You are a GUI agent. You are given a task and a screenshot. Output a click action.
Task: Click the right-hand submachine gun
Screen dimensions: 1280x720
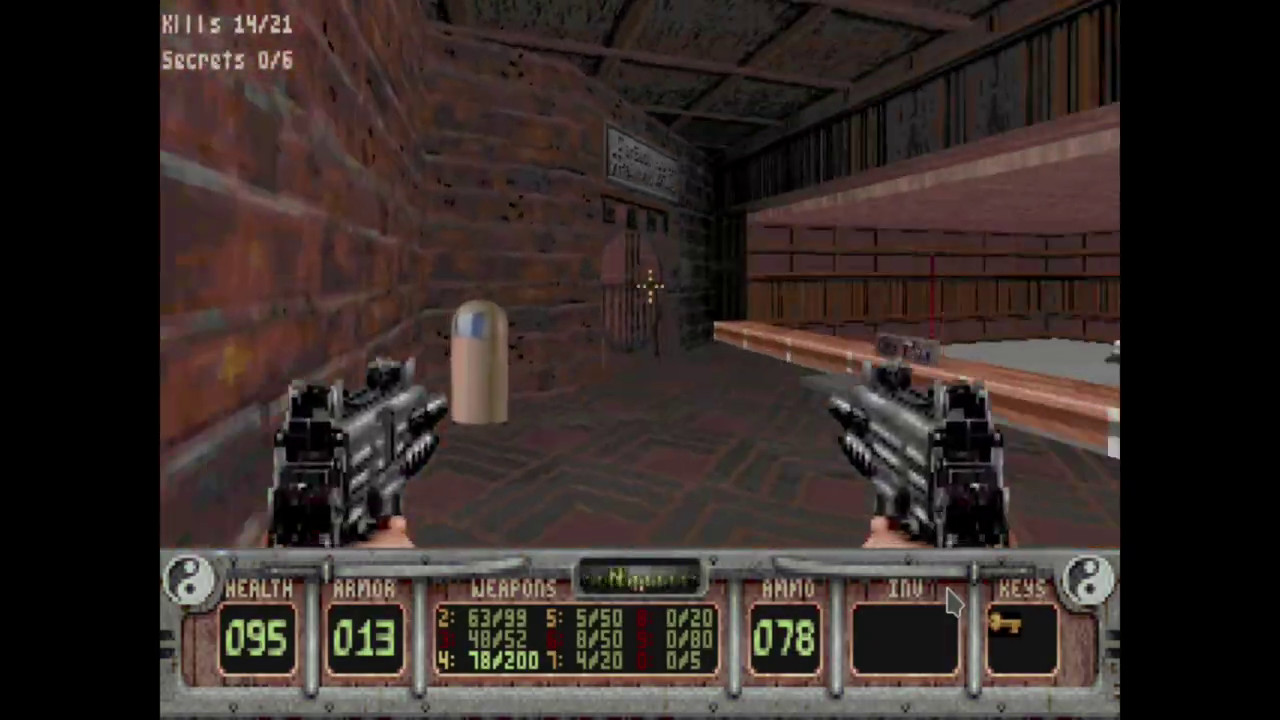point(920,450)
